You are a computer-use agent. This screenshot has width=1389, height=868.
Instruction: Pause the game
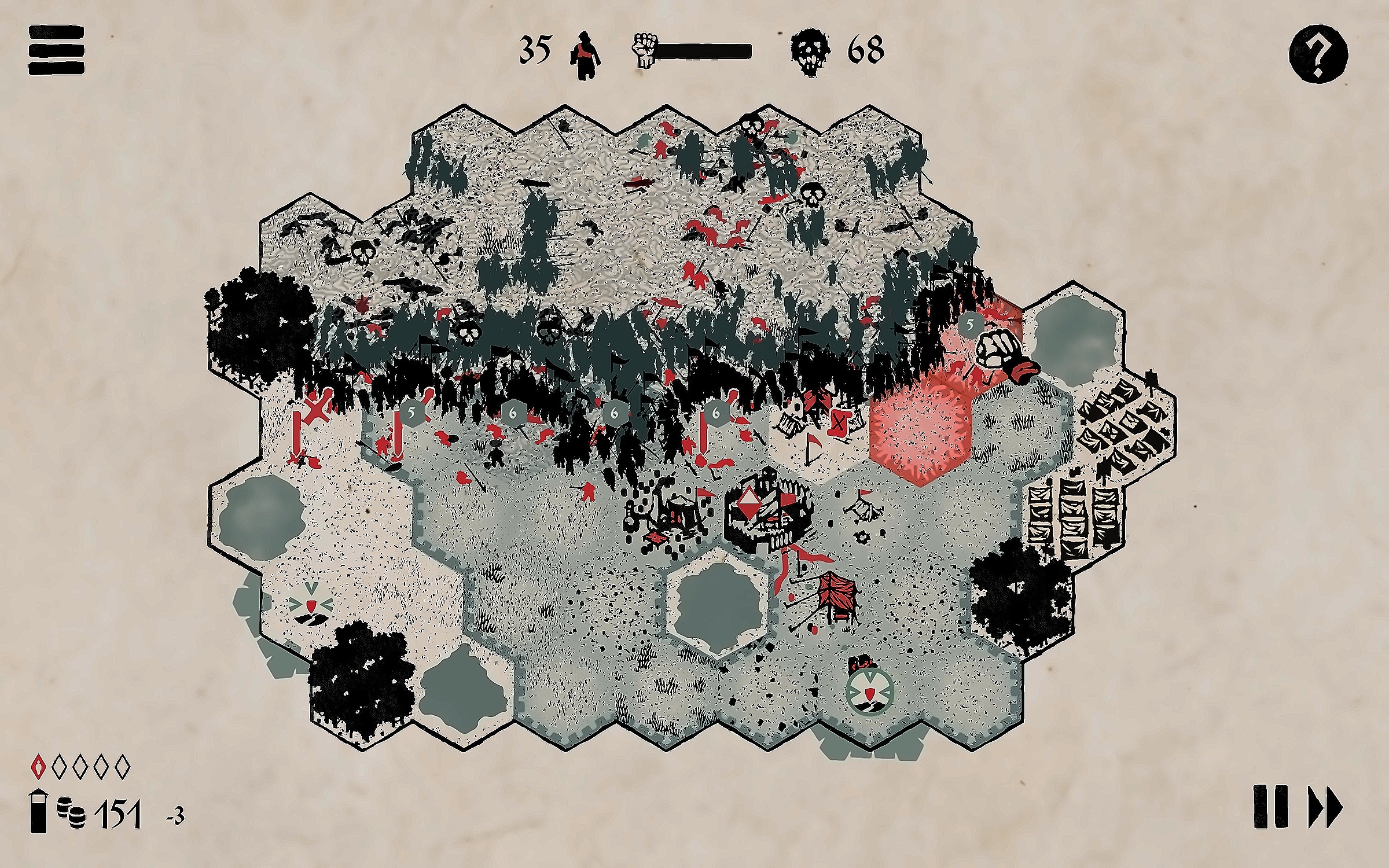1270,807
